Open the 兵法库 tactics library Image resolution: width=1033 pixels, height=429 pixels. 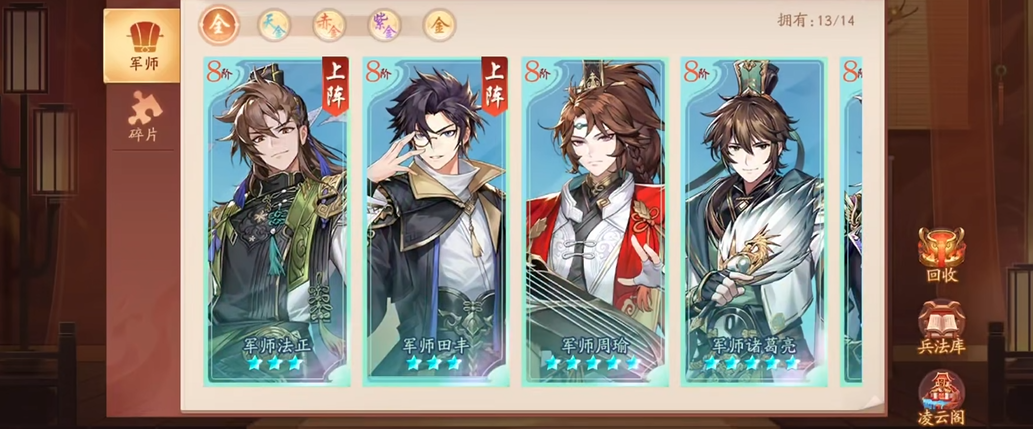941,327
